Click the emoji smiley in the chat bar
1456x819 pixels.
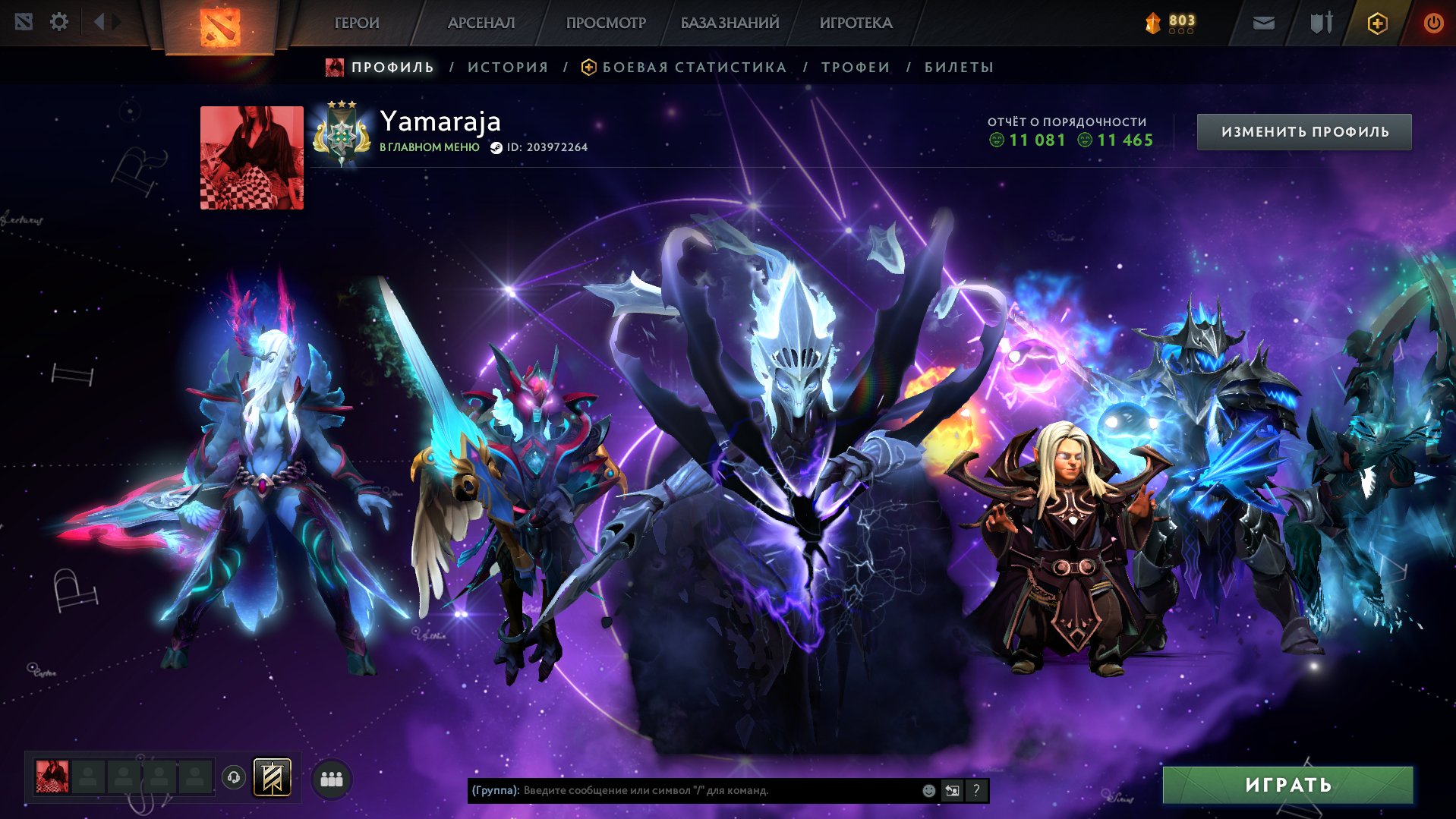928,790
